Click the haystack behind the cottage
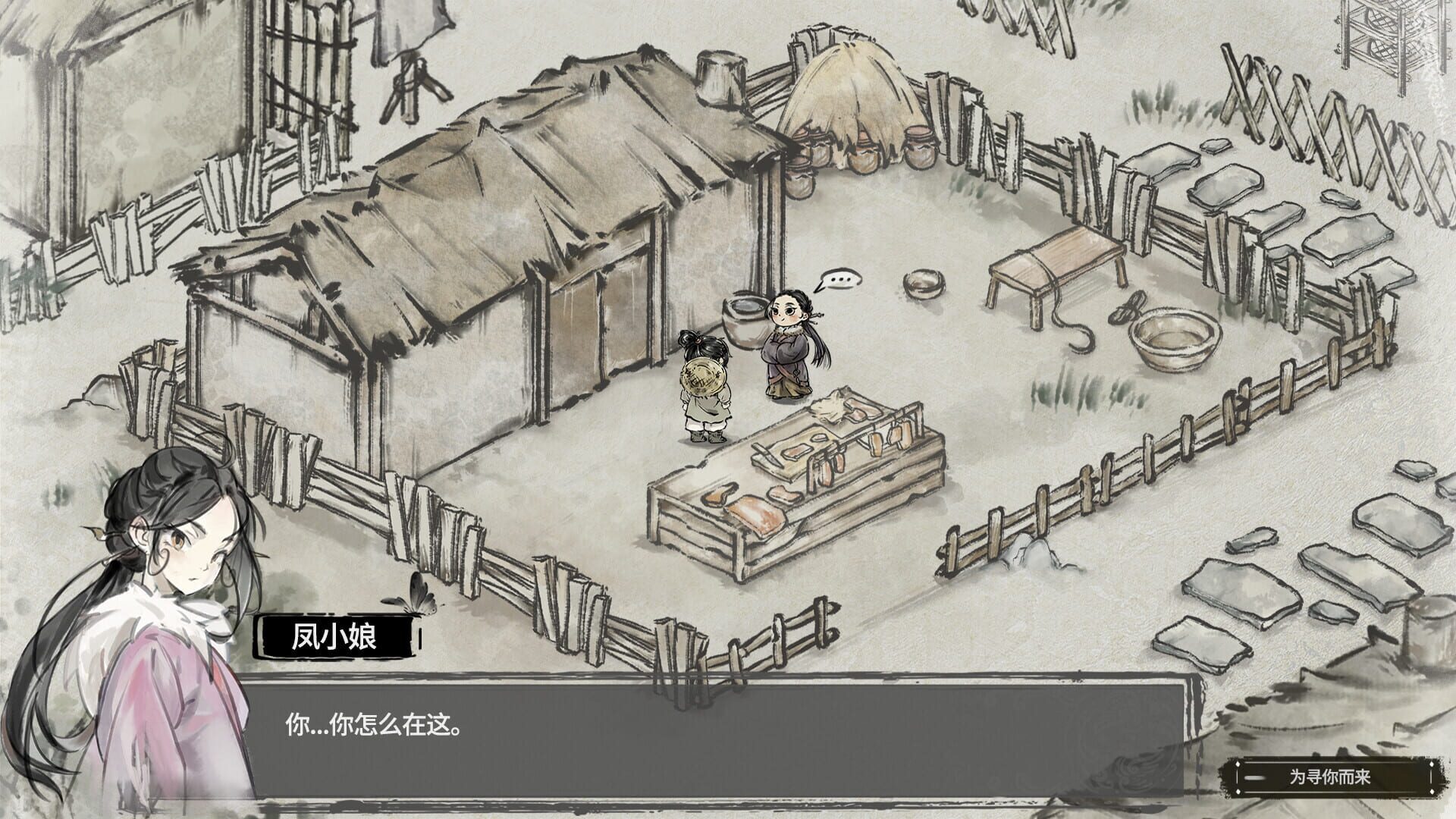 pyautogui.click(x=849, y=83)
